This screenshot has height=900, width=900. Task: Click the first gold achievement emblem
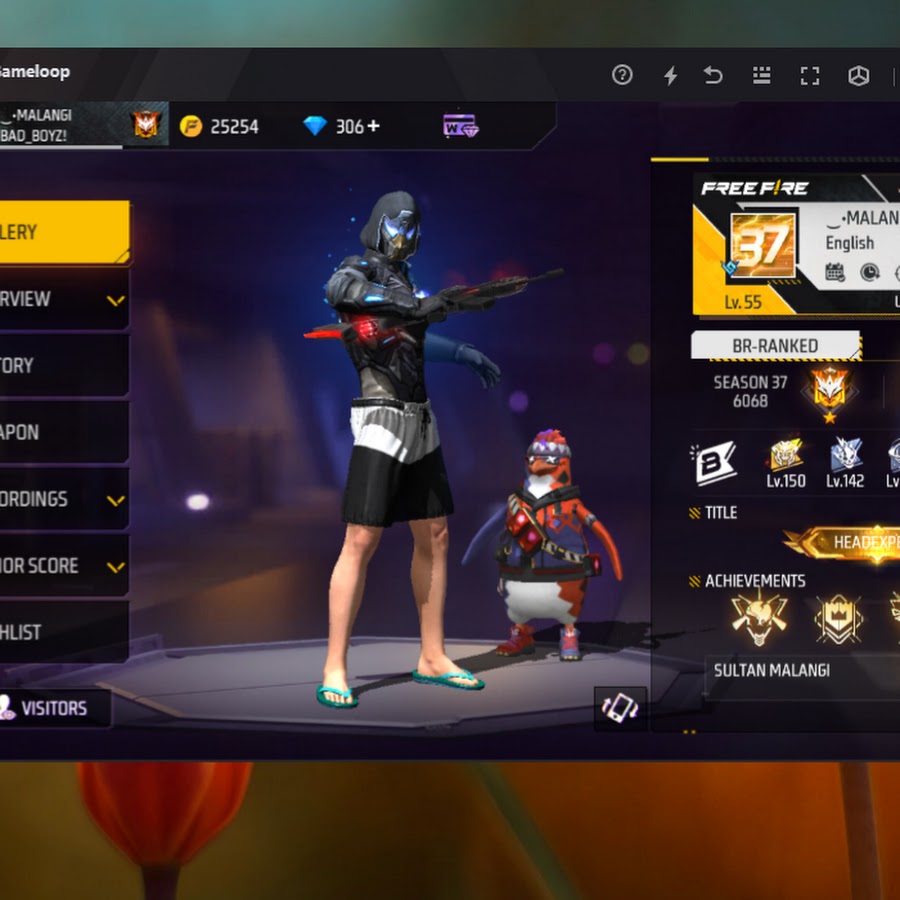point(759,620)
